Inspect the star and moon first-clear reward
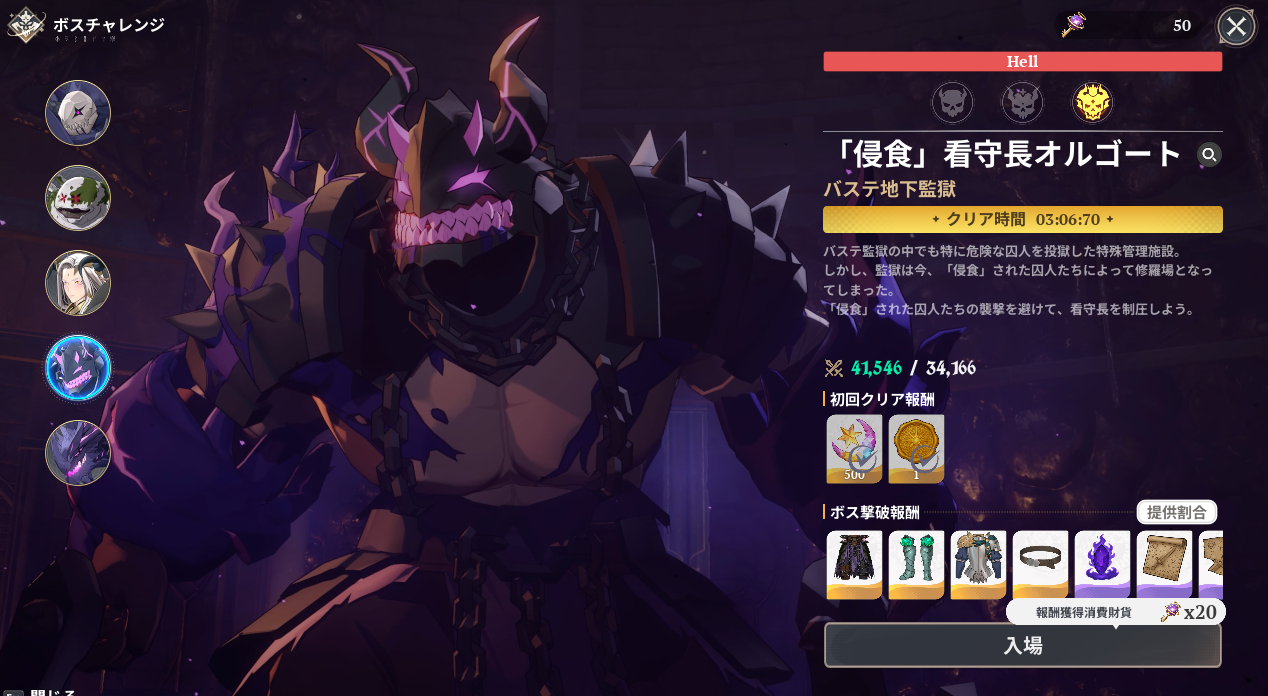This screenshot has width=1268, height=696. point(854,449)
